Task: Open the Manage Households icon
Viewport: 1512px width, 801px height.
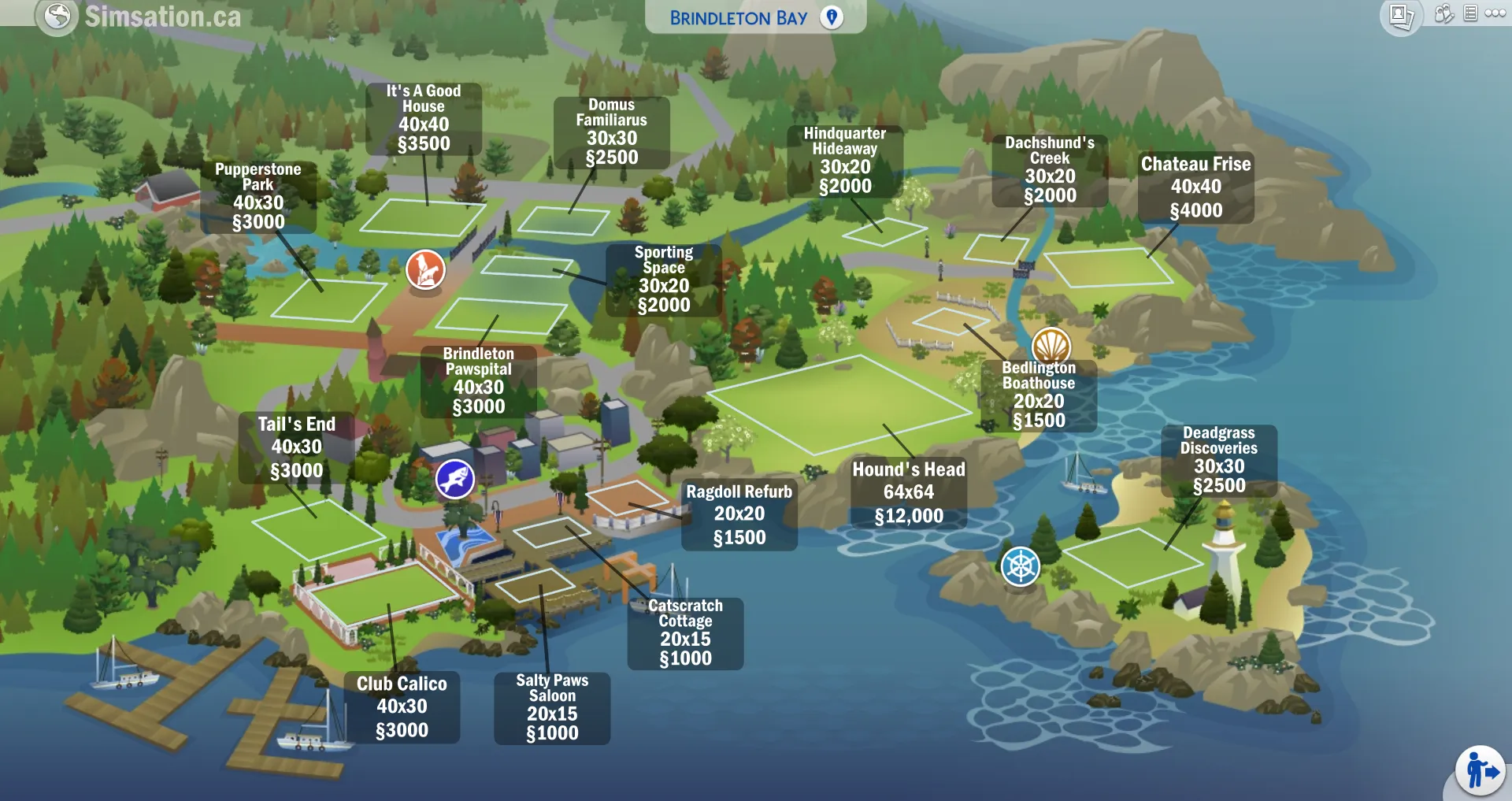Action: pyautogui.click(x=1443, y=13)
